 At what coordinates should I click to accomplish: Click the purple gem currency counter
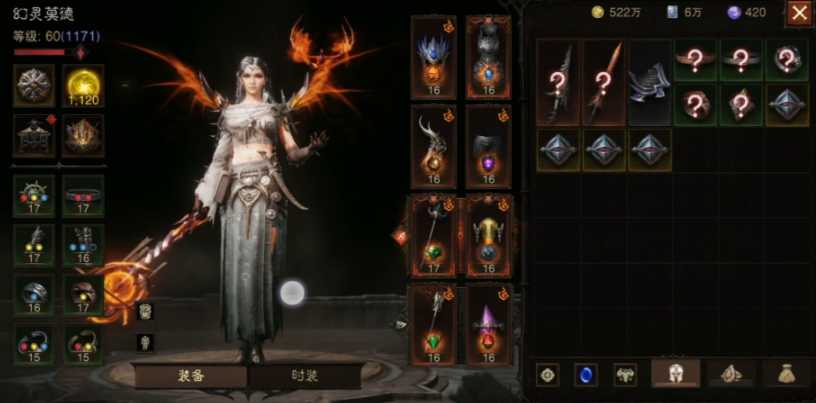[x=746, y=12]
